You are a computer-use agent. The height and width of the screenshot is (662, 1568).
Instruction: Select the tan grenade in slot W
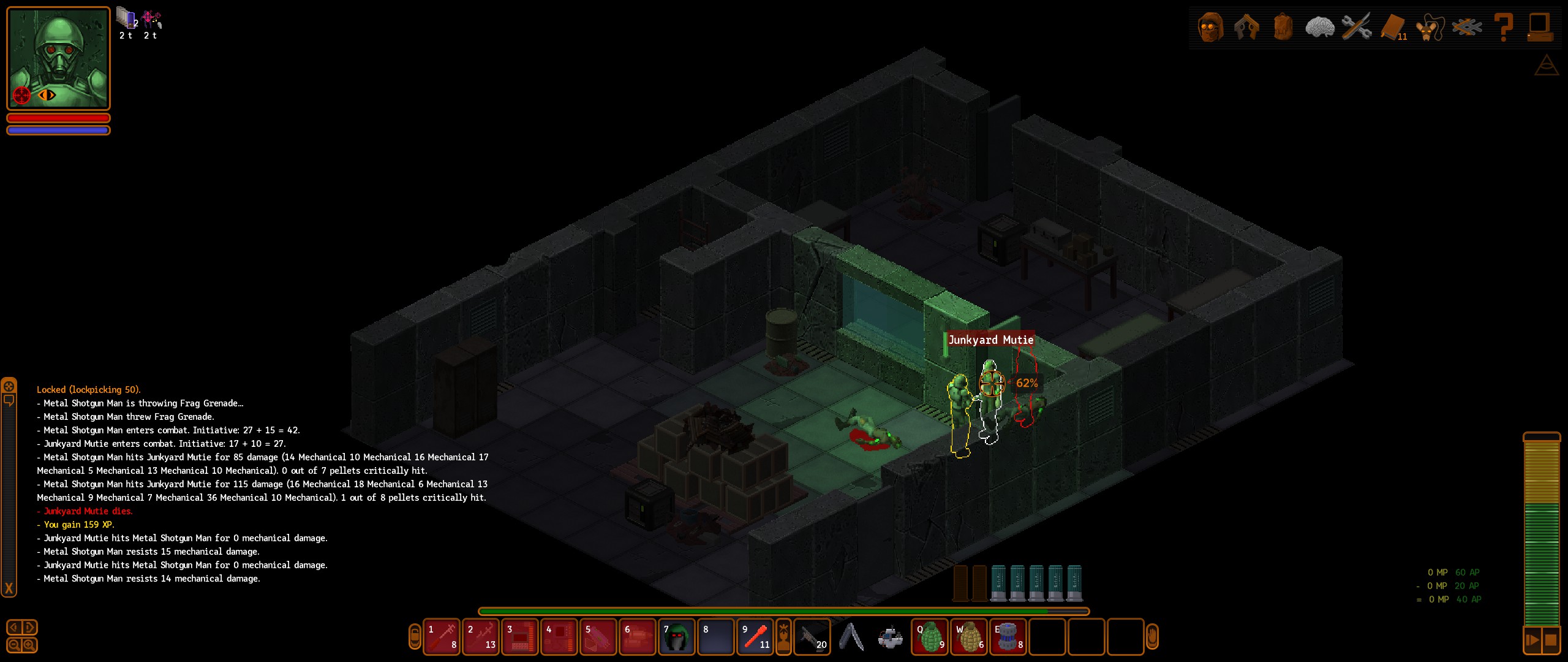click(970, 637)
